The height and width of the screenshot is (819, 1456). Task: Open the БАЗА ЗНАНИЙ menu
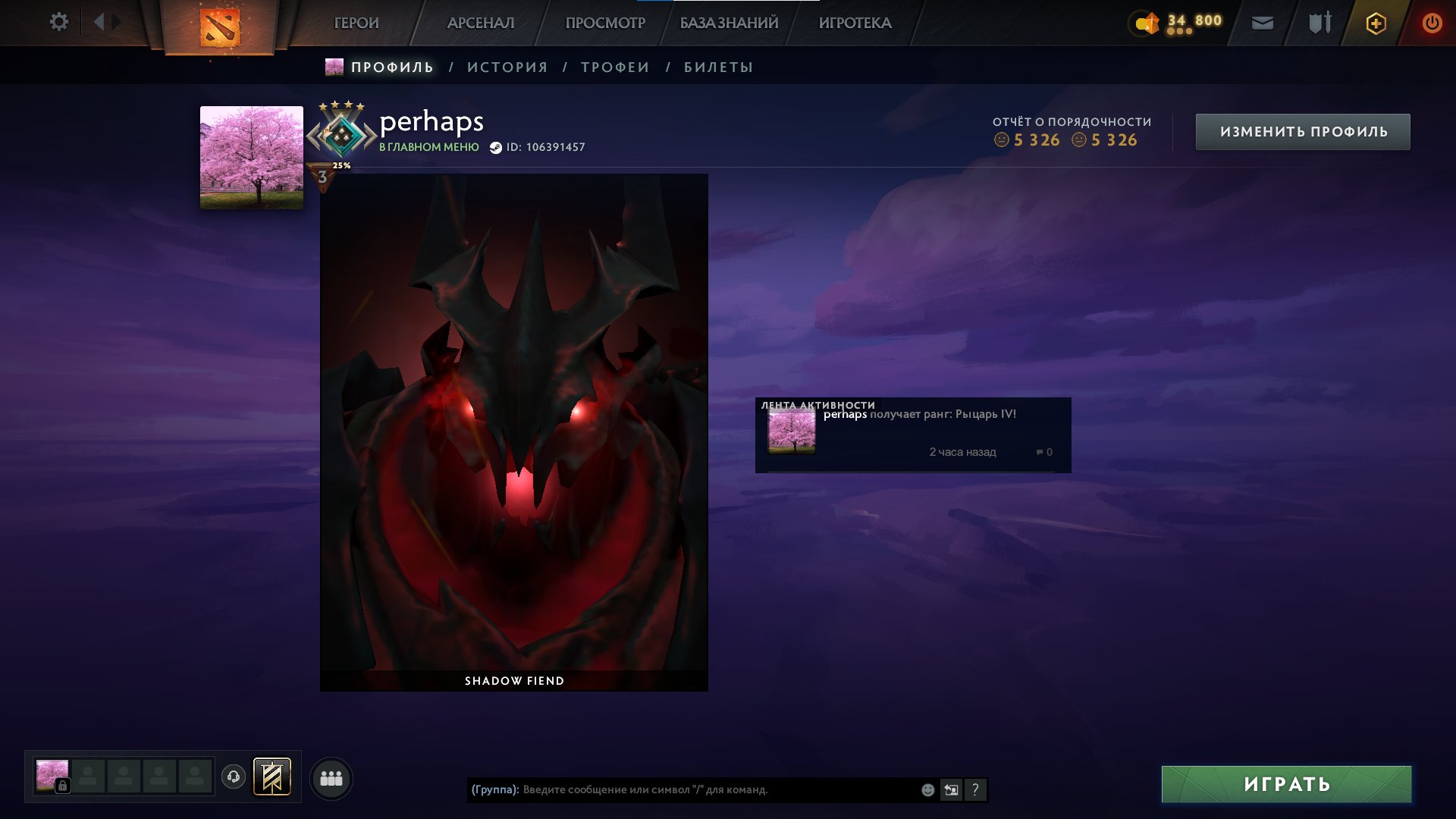pos(728,23)
